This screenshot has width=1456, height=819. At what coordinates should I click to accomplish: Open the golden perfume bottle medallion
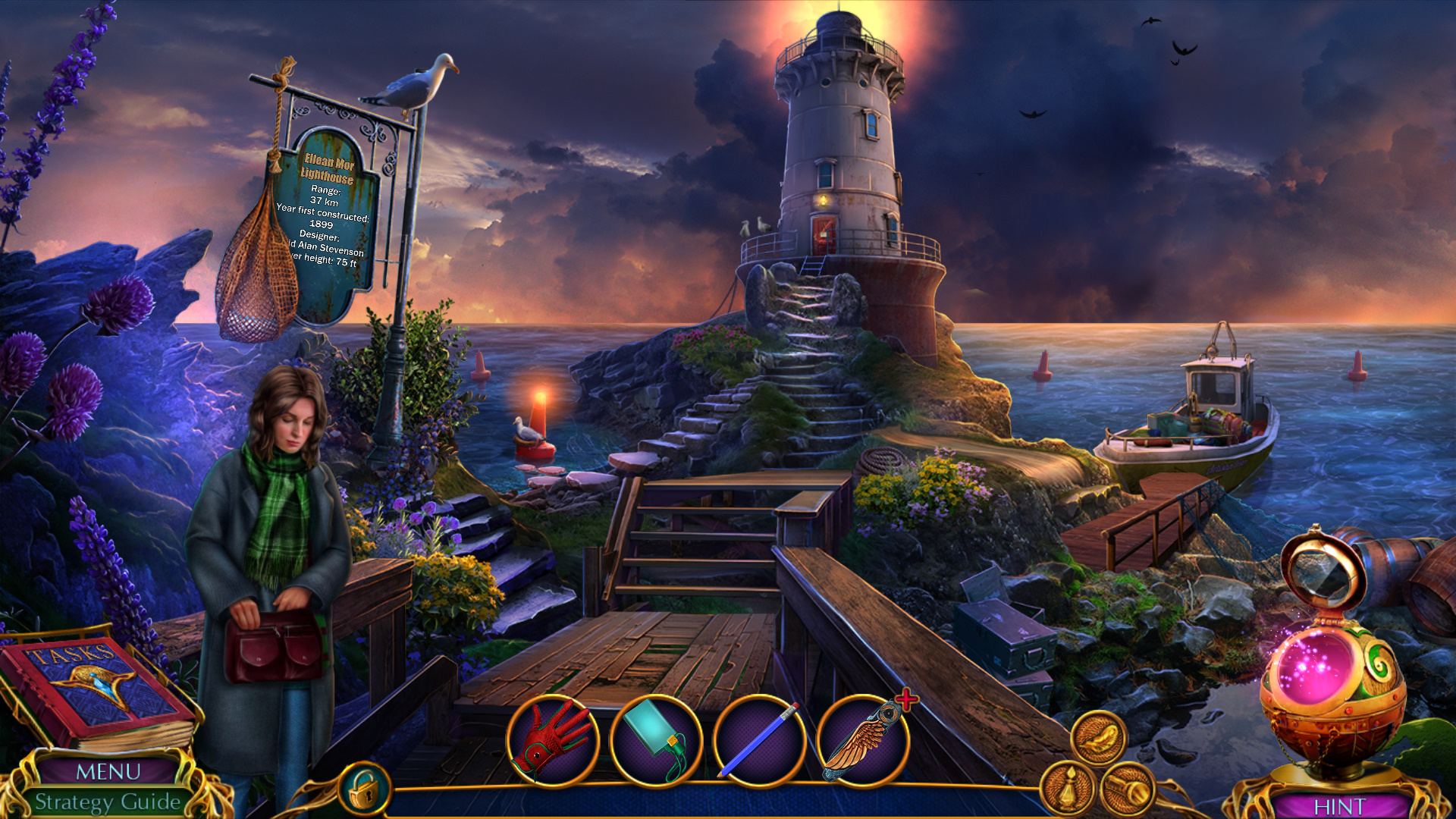pos(1068,790)
